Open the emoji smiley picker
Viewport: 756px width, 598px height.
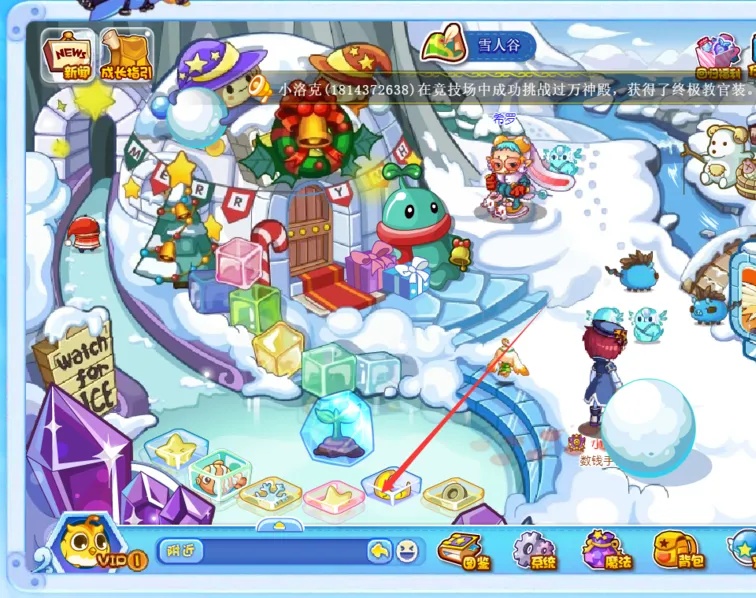coord(406,551)
